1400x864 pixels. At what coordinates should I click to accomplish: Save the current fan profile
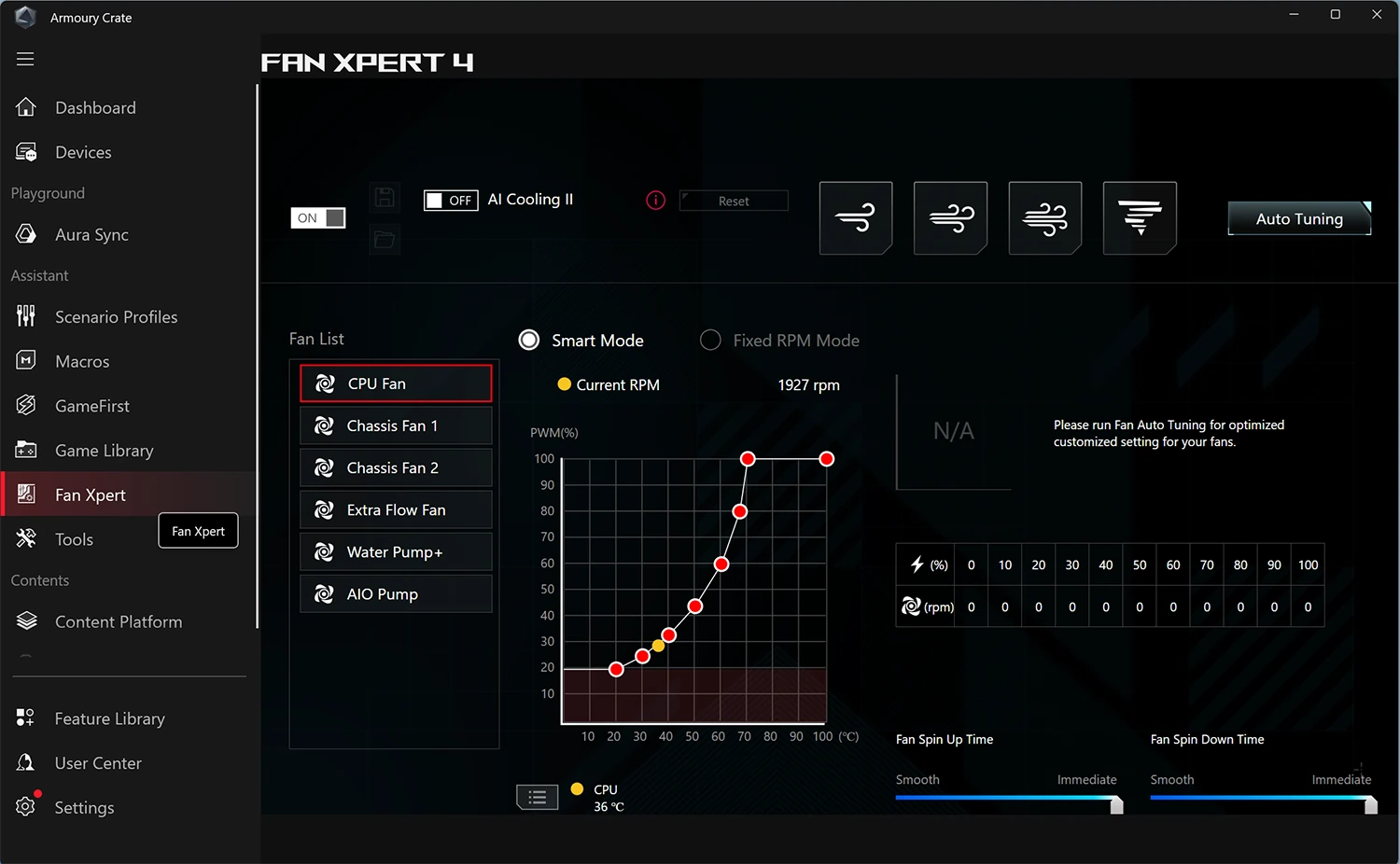click(x=385, y=197)
